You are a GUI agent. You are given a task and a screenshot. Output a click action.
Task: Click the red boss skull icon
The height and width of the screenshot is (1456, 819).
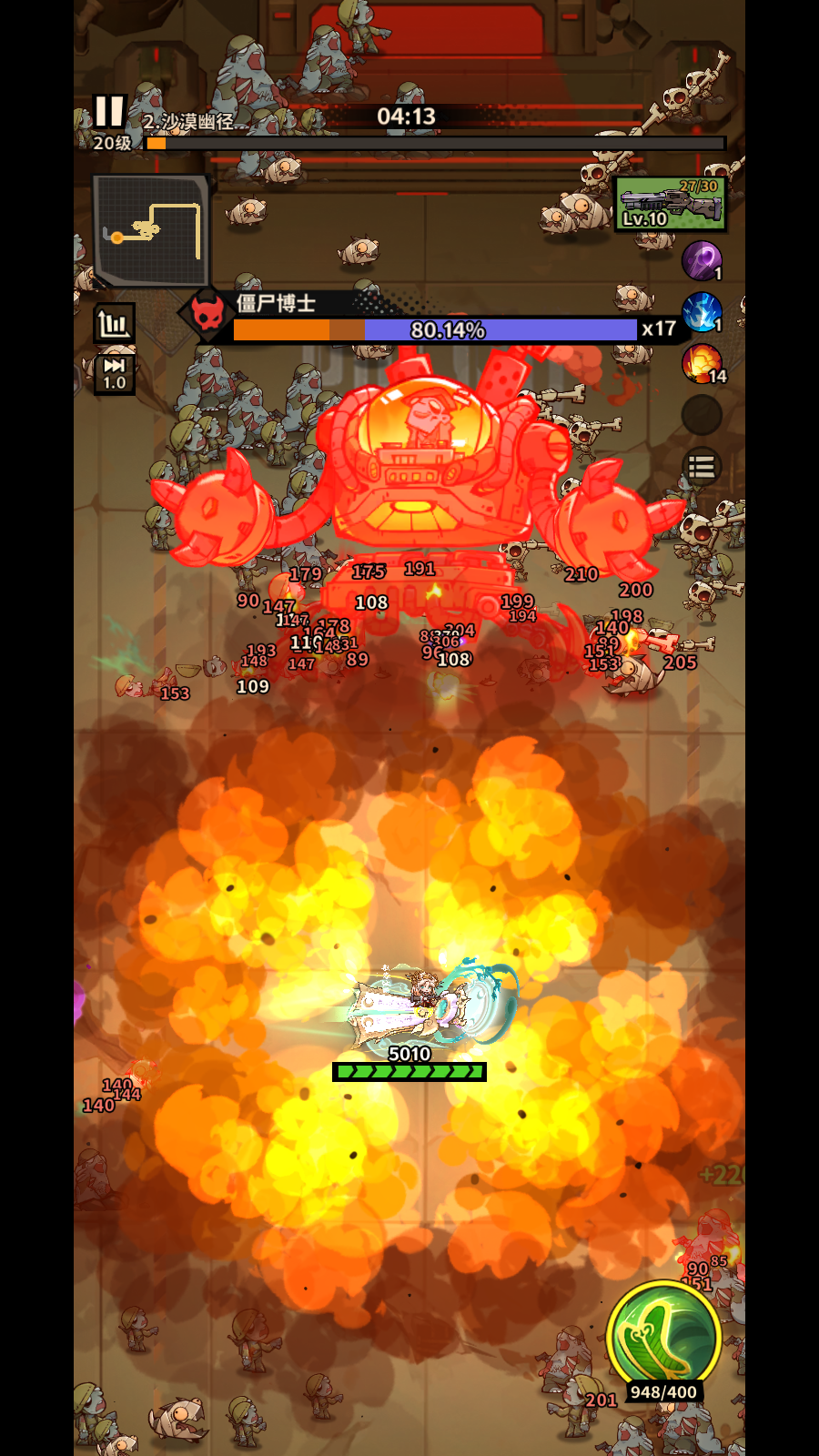pyautogui.click(x=207, y=315)
